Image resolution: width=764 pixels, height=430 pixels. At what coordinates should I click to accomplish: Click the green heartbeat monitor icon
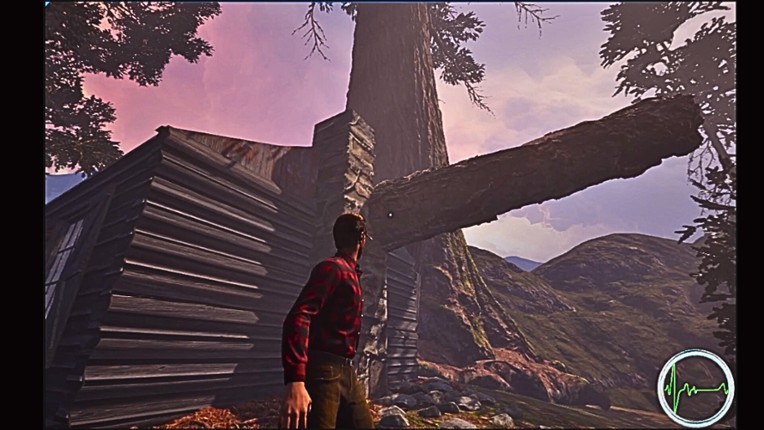(695, 386)
